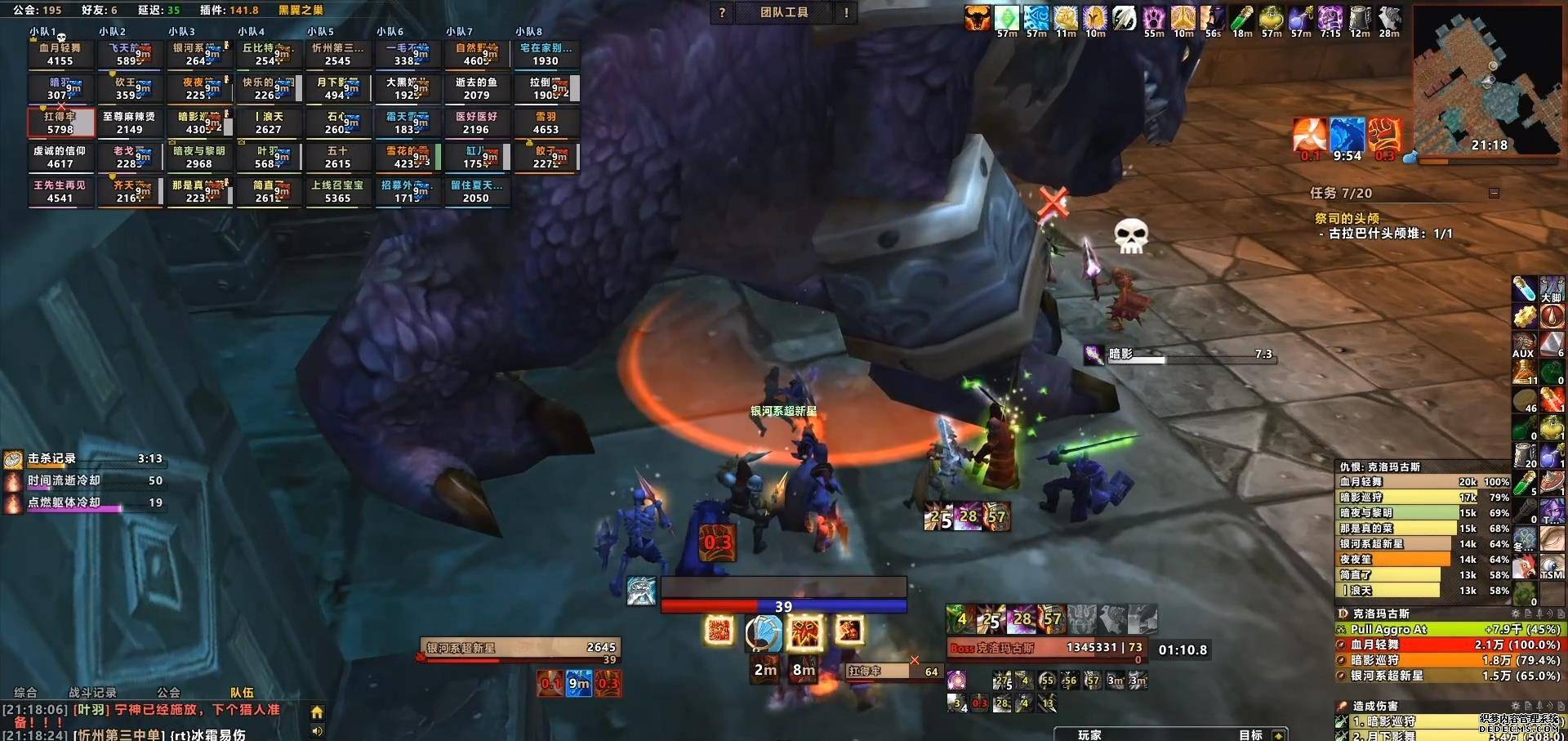The image size is (1568, 741).
Task: Click the exclamation mark button beside 团队工具
Action: [846, 12]
